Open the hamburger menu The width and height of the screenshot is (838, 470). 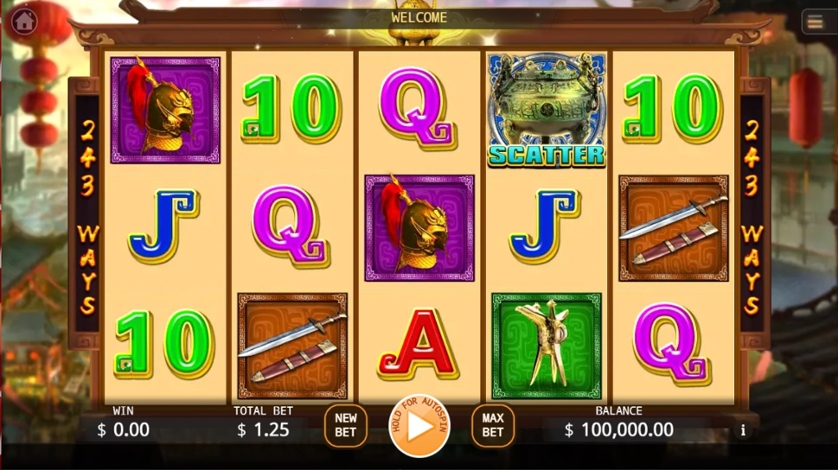point(815,23)
